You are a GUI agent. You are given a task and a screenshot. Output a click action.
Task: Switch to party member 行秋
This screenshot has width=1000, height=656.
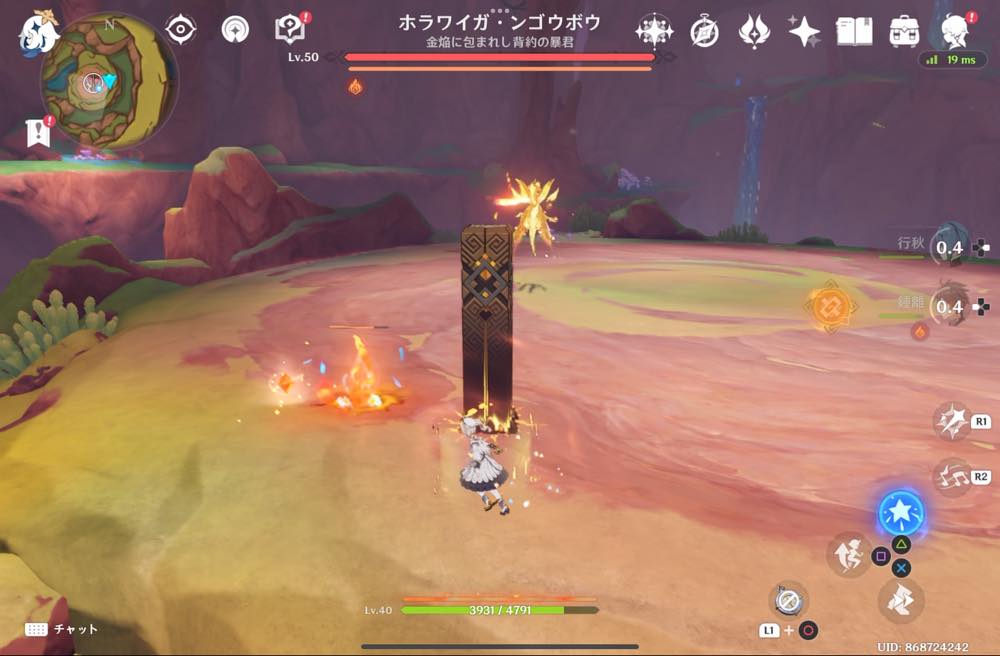coord(948,246)
